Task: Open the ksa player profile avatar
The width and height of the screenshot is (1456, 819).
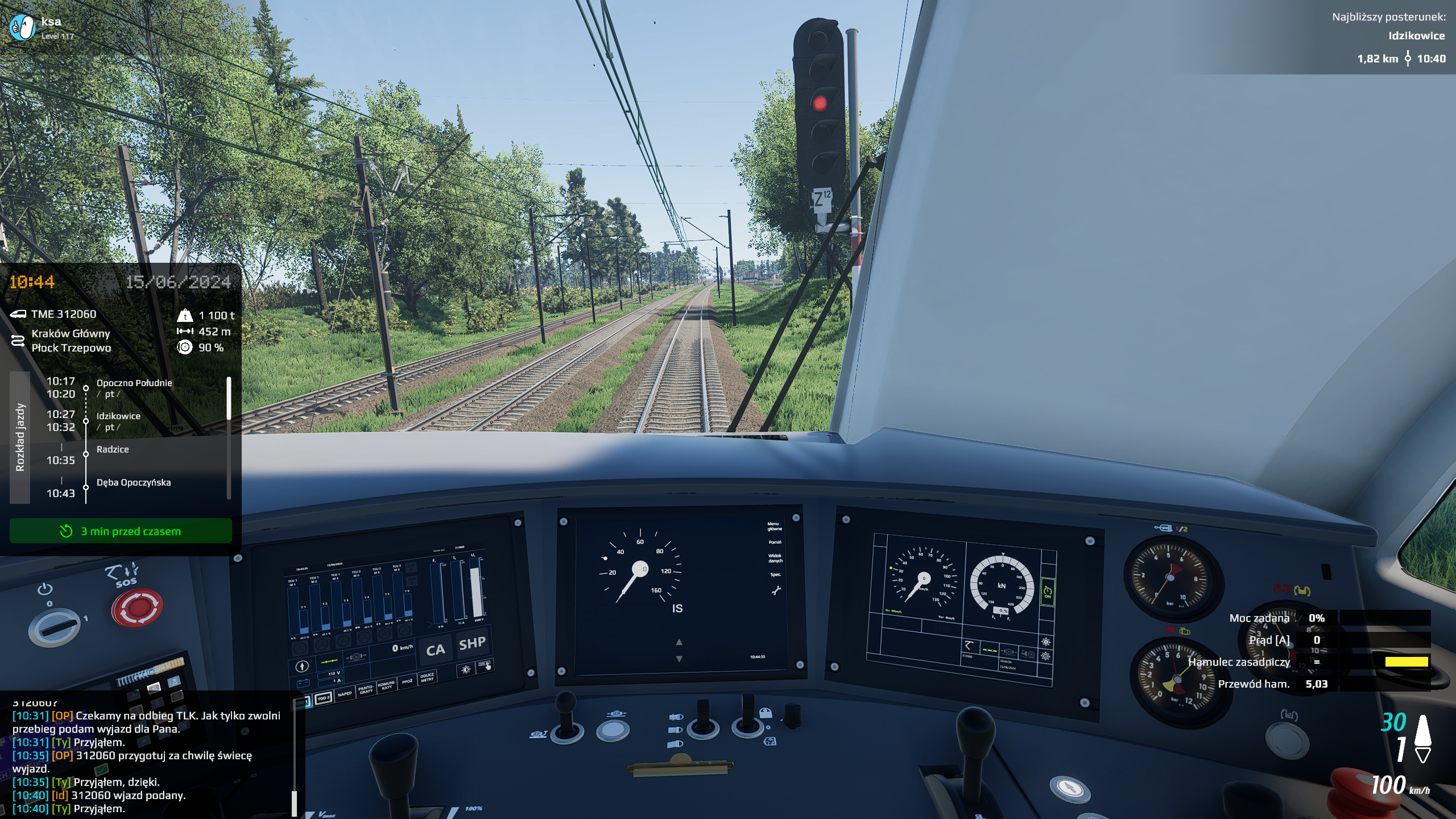Action: 23,27
